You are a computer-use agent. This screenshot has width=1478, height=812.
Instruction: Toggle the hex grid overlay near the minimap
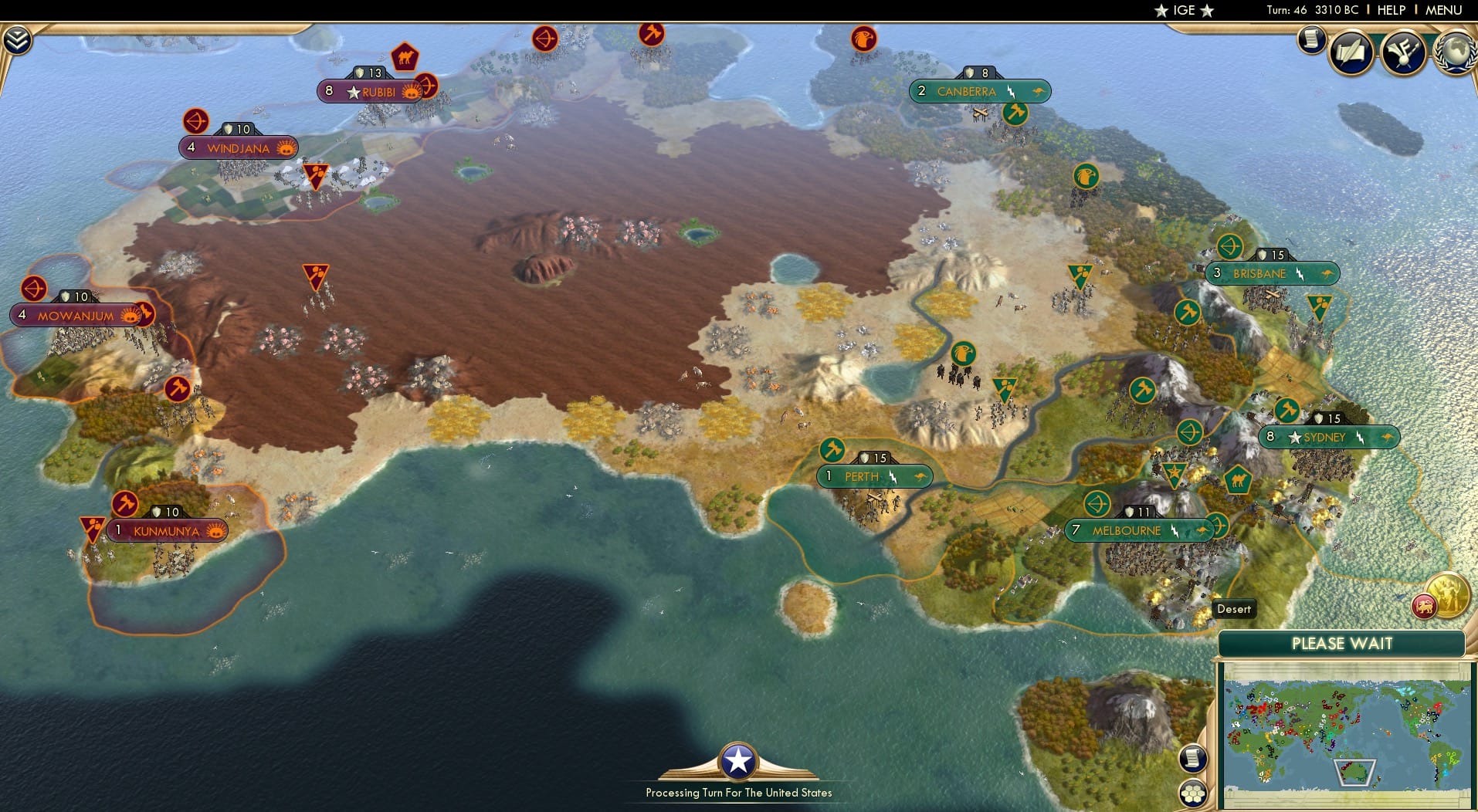[1193, 793]
